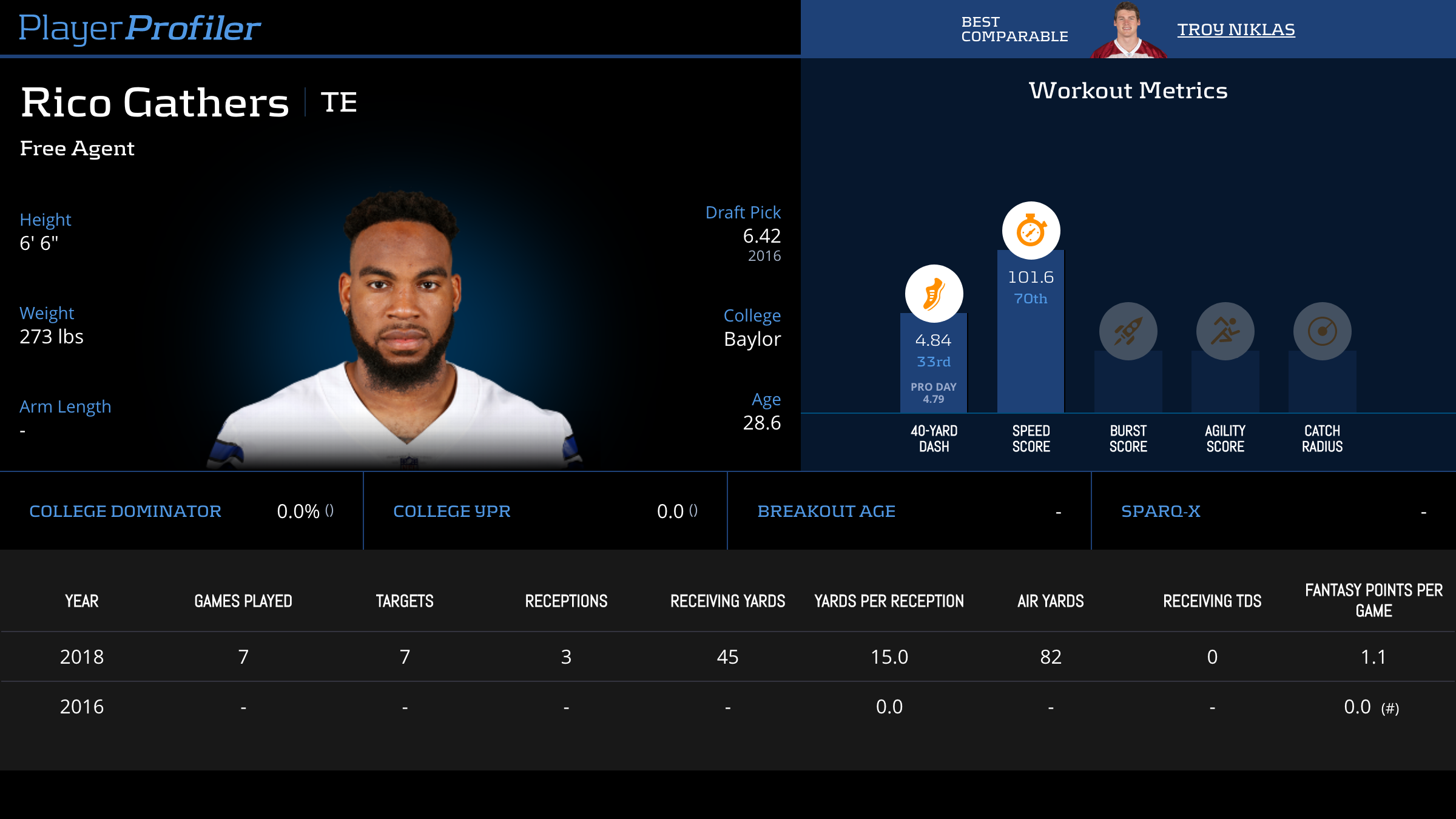Open the College YPR metric

pos(452,511)
